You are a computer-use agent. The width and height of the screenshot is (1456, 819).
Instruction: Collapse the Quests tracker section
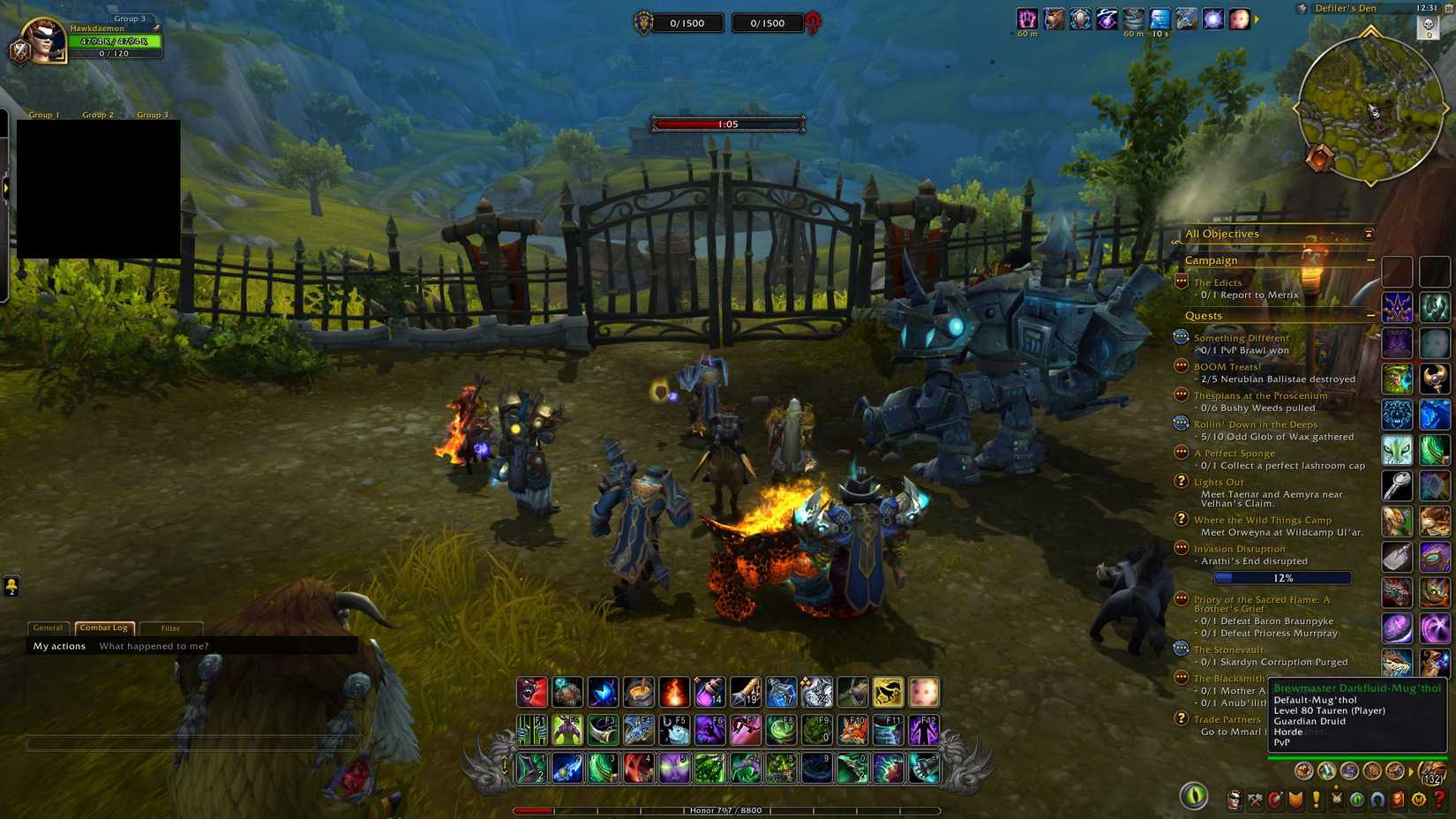pyautogui.click(x=1370, y=315)
